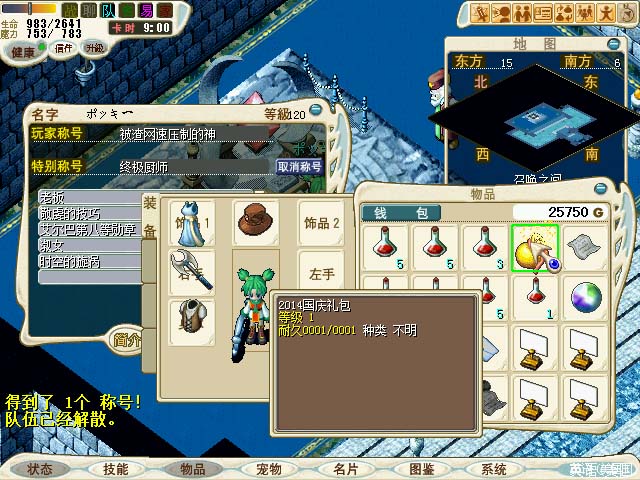The width and height of the screenshot is (640, 480).
Task: Open the 状态 status tab
Action: [42, 468]
